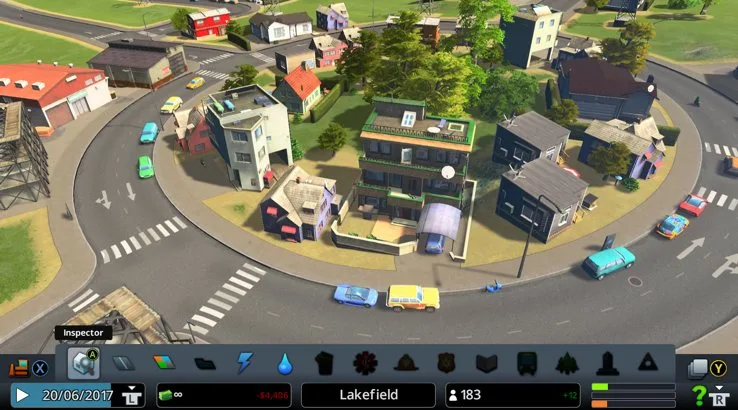Viewport: 738px width, 410px height.
Task: Open the Healthcare menu
Action: pyautogui.click(x=365, y=363)
